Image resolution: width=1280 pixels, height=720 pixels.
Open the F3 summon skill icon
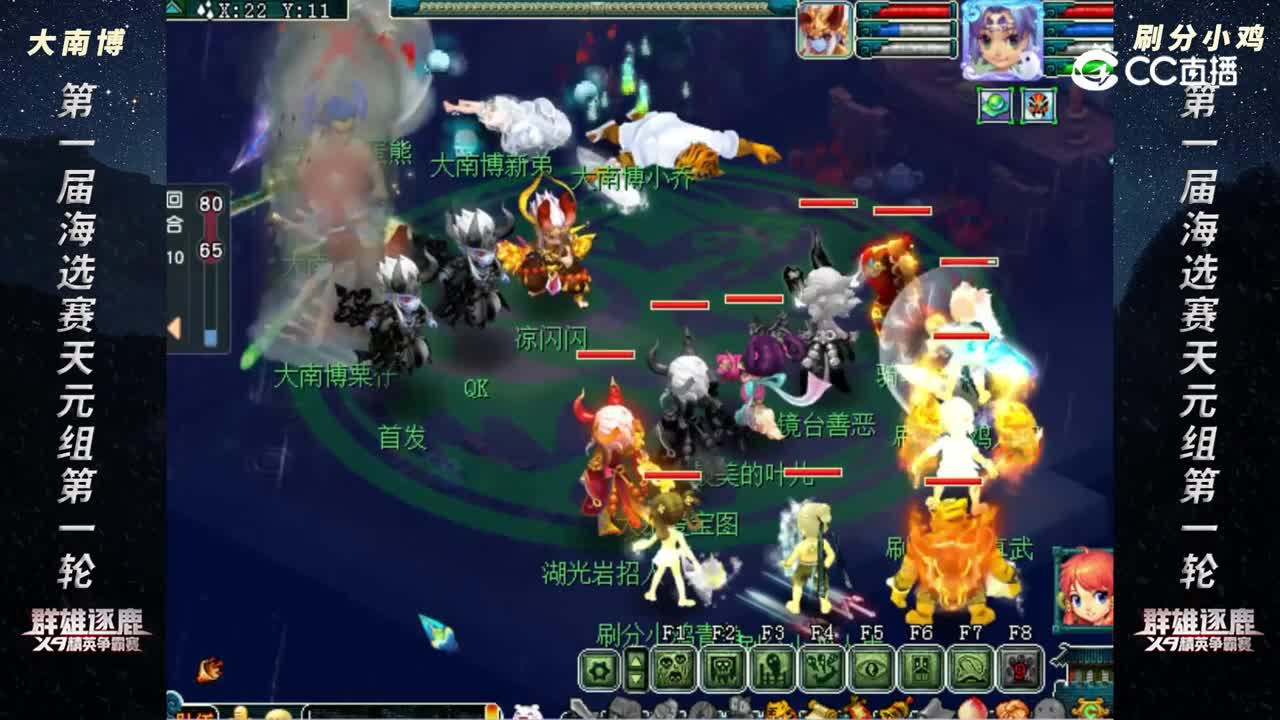coord(770,666)
